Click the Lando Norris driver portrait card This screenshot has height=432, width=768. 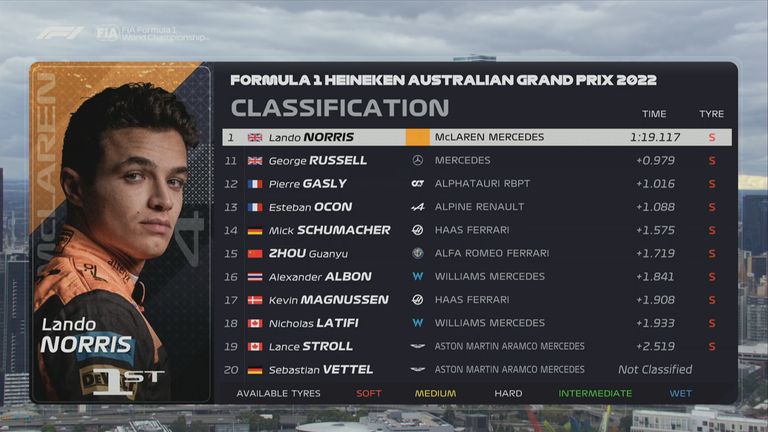coord(121,232)
